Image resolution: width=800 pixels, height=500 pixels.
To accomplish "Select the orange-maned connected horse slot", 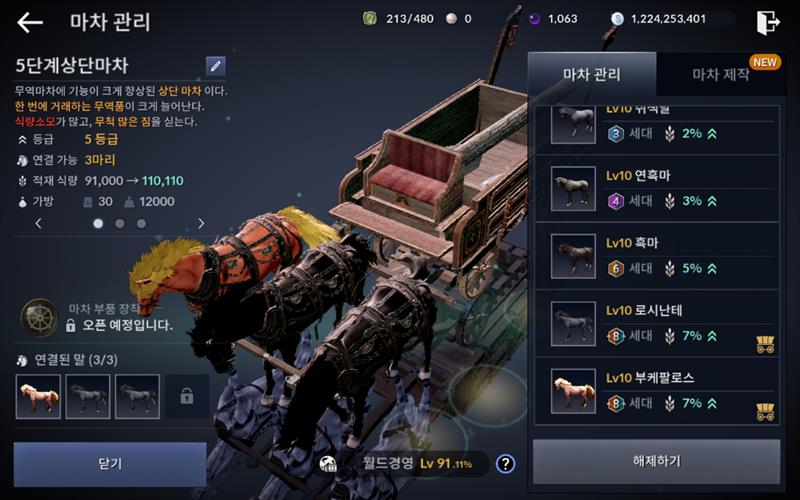I will [38, 397].
